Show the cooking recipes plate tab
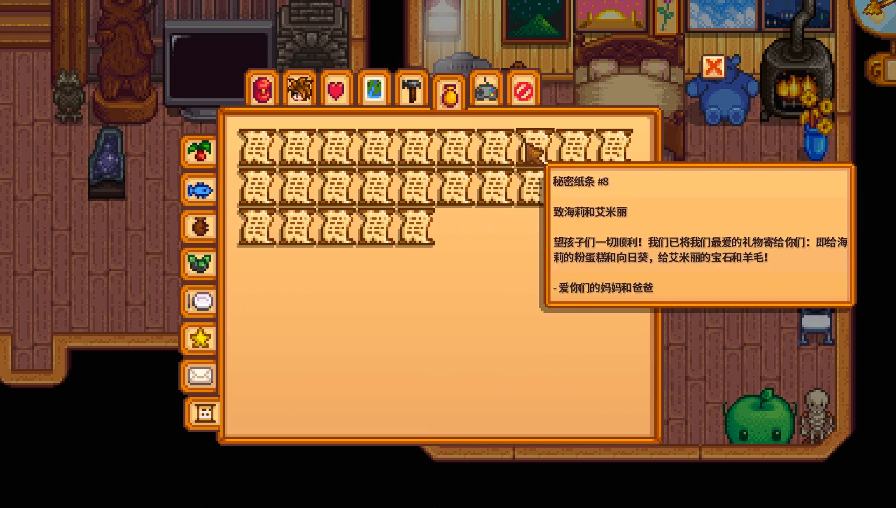896x508 pixels. point(200,301)
